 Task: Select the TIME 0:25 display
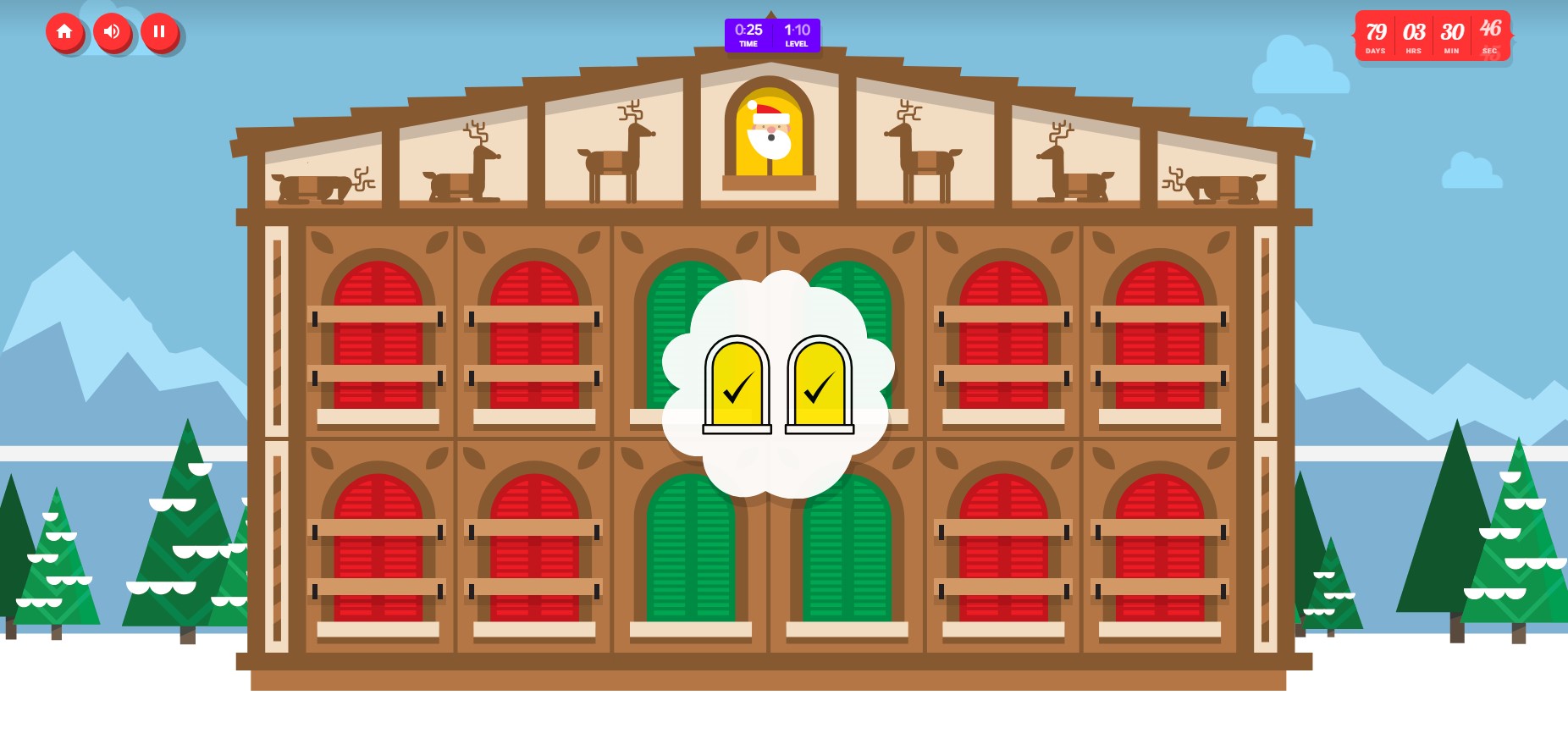pos(748,35)
